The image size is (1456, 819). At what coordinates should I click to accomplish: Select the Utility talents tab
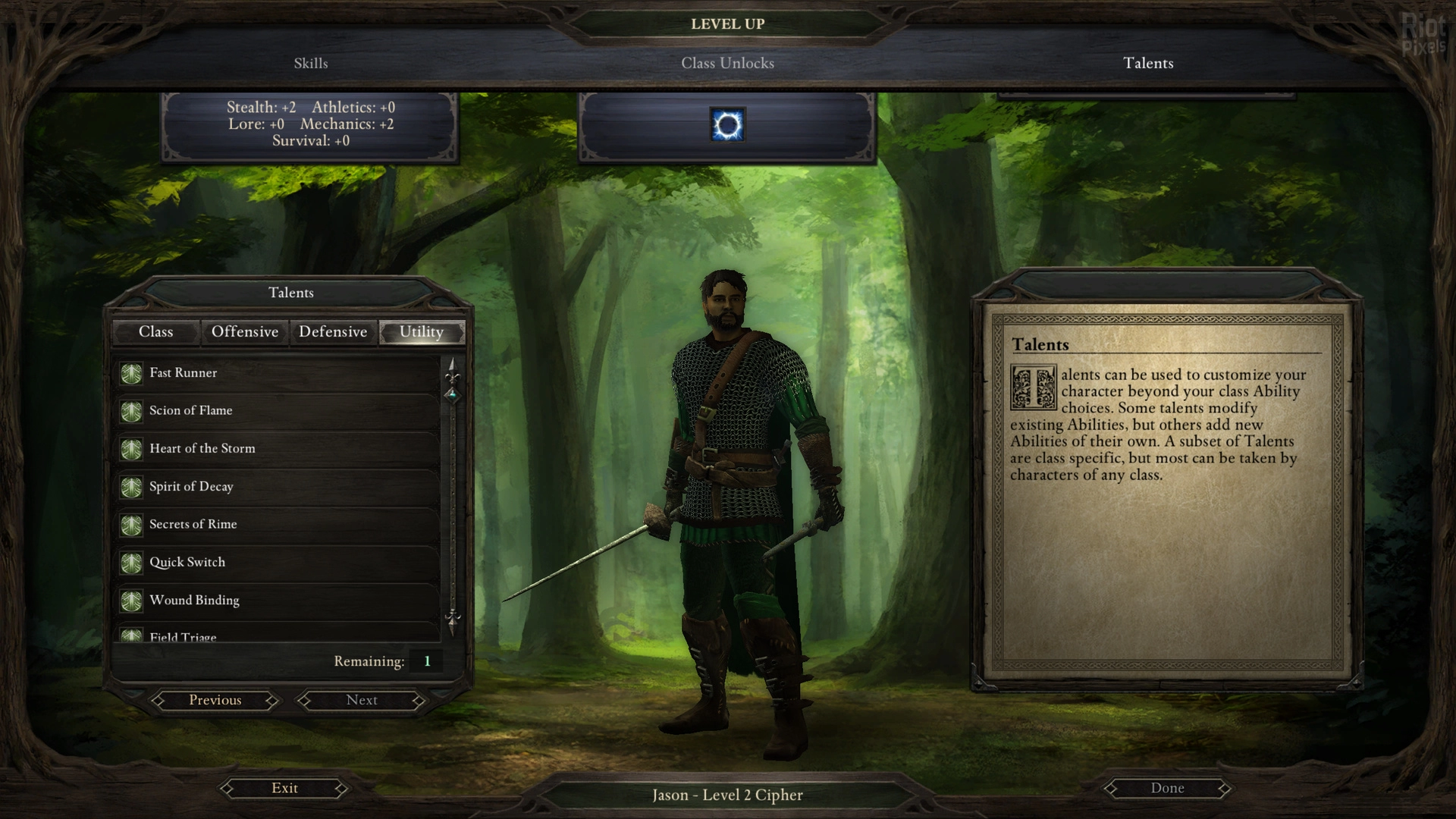click(x=421, y=332)
